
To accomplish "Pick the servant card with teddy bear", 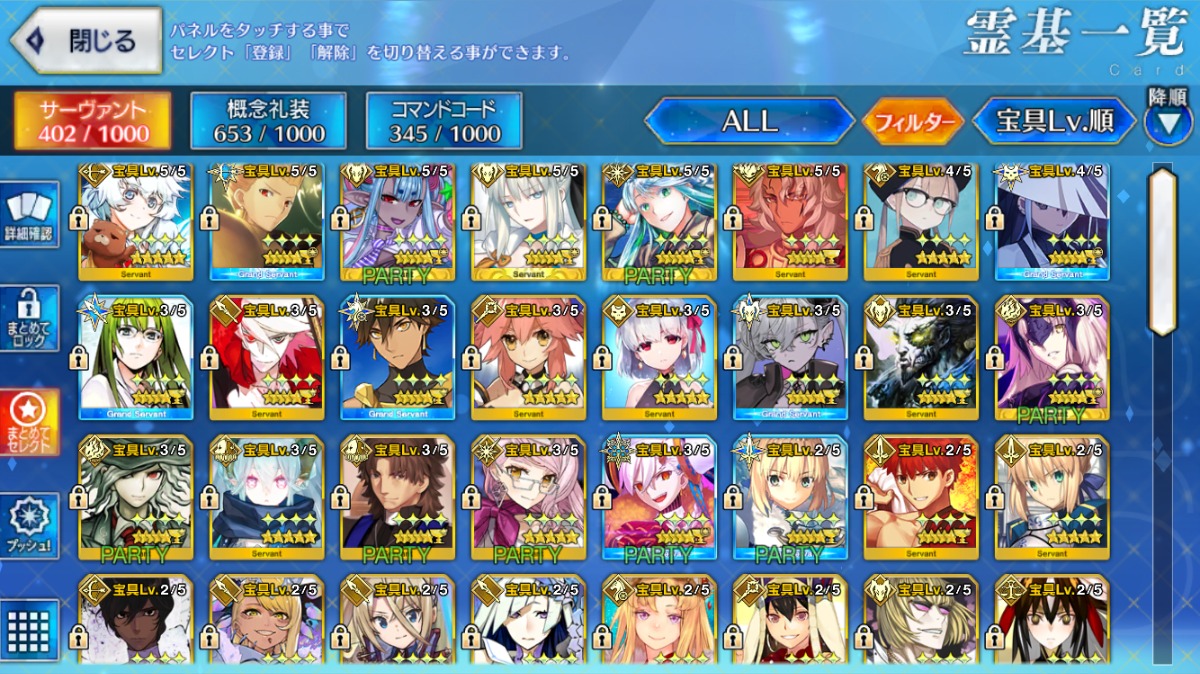I will pos(135,221).
